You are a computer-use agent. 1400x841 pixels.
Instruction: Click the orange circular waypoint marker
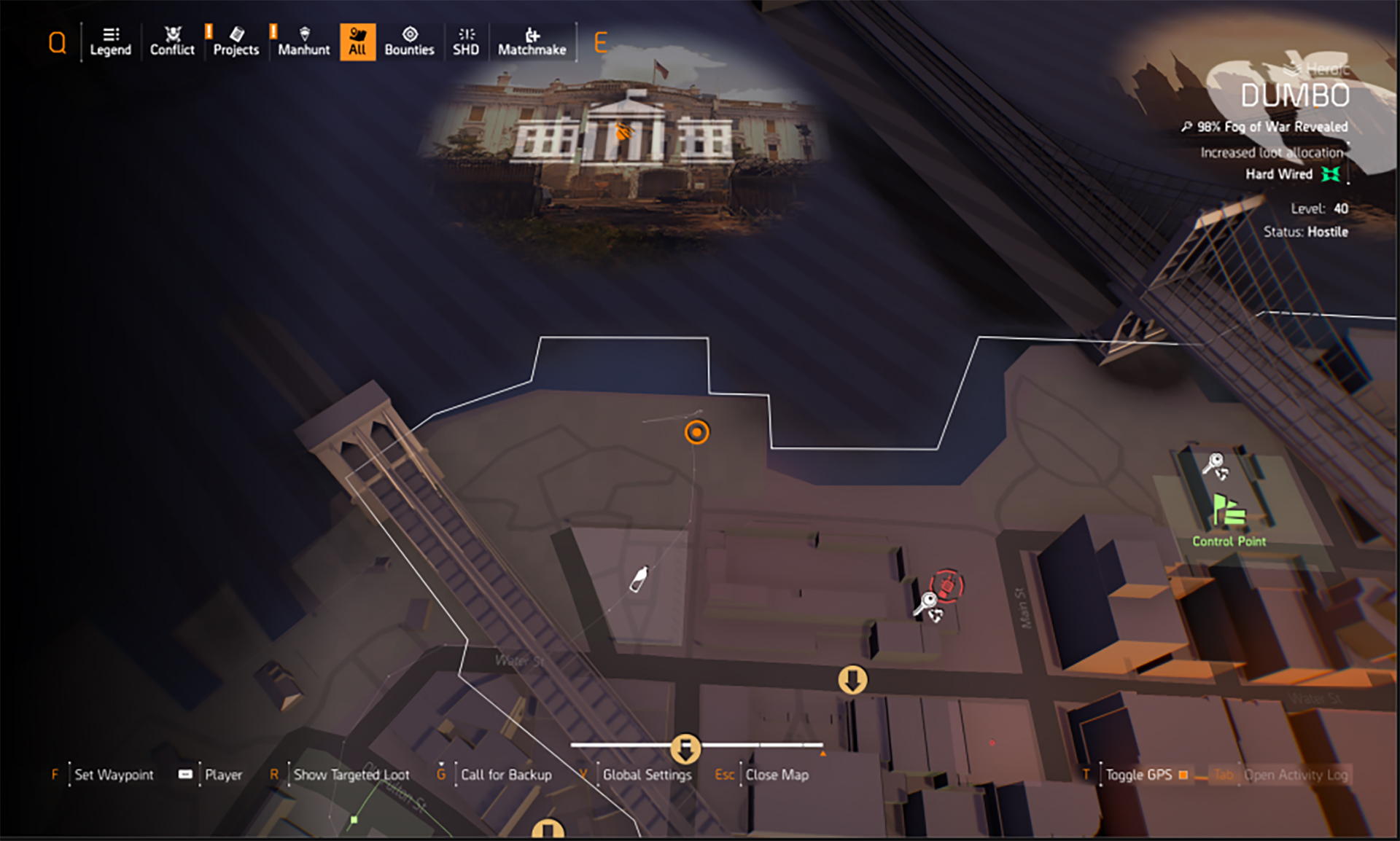tap(696, 432)
